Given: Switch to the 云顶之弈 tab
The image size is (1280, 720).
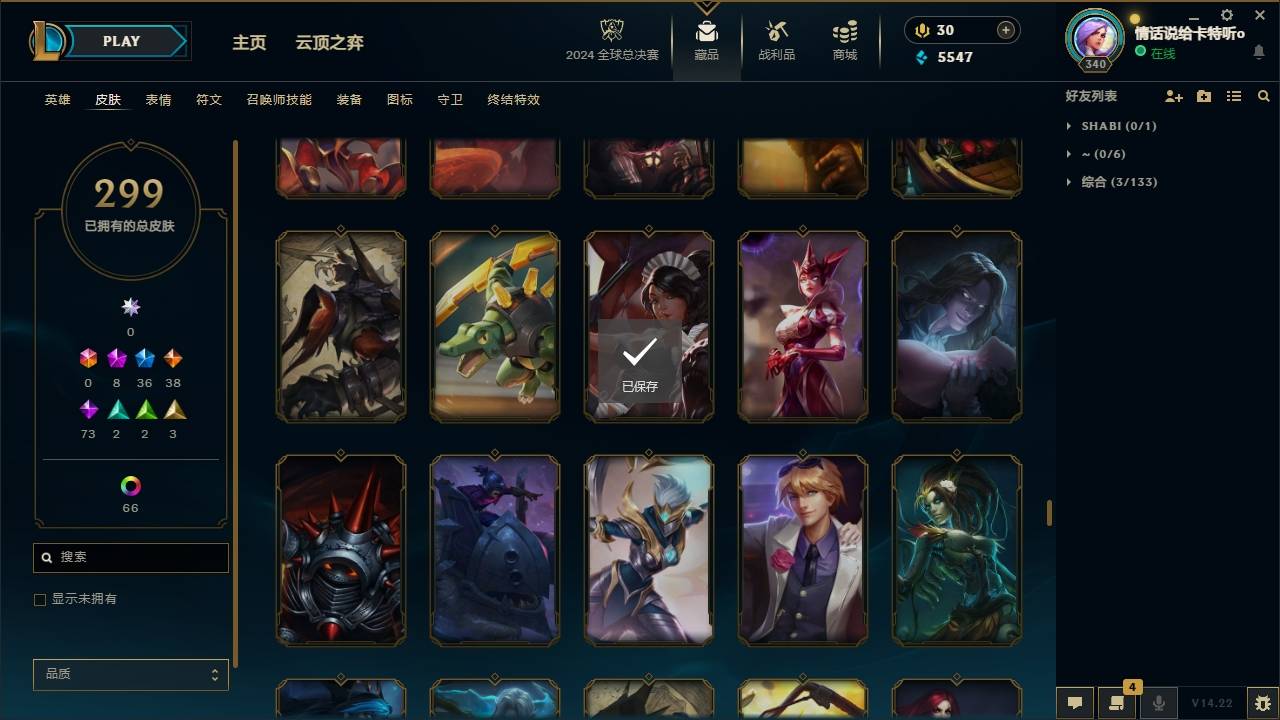Looking at the screenshot, I should pyautogui.click(x=330, y=42).
